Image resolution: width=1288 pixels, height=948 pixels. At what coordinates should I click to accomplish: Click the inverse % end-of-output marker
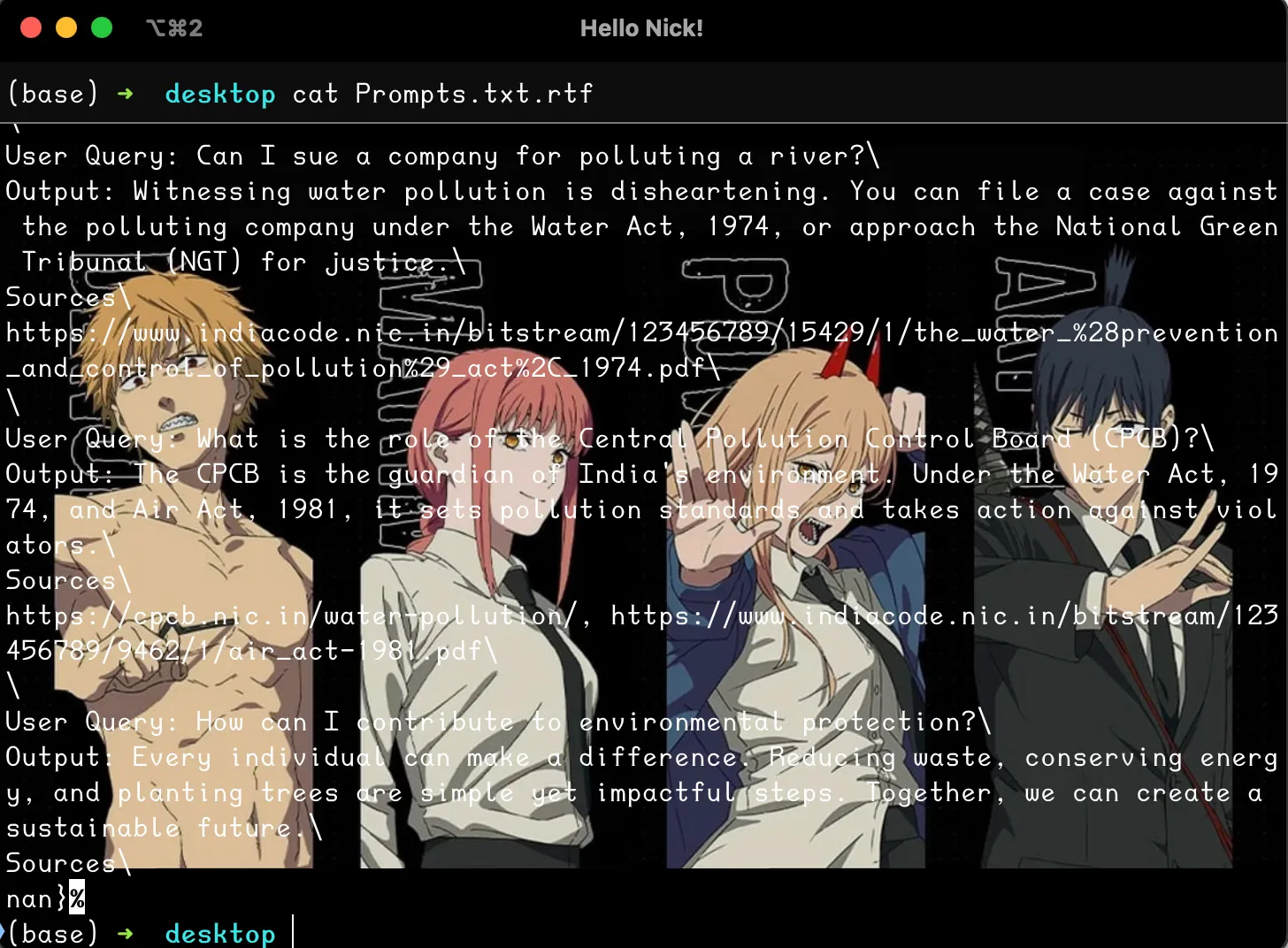75,898
